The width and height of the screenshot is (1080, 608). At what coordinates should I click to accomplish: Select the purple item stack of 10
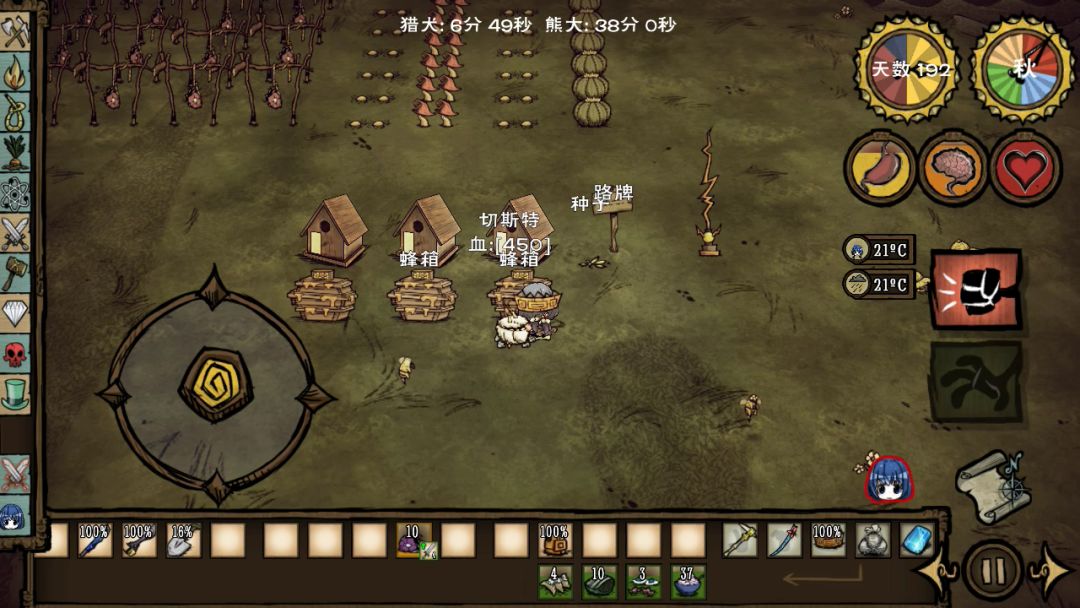[413, 540]
